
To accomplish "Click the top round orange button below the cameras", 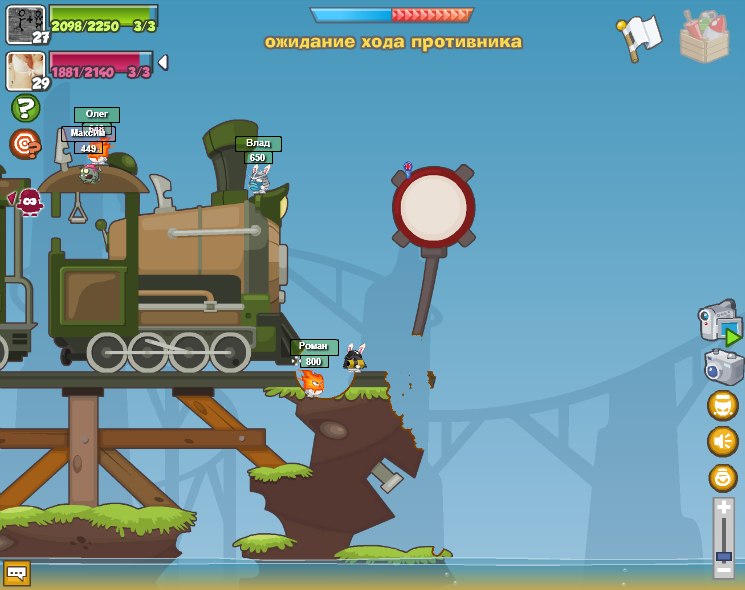I will (723, 405).
